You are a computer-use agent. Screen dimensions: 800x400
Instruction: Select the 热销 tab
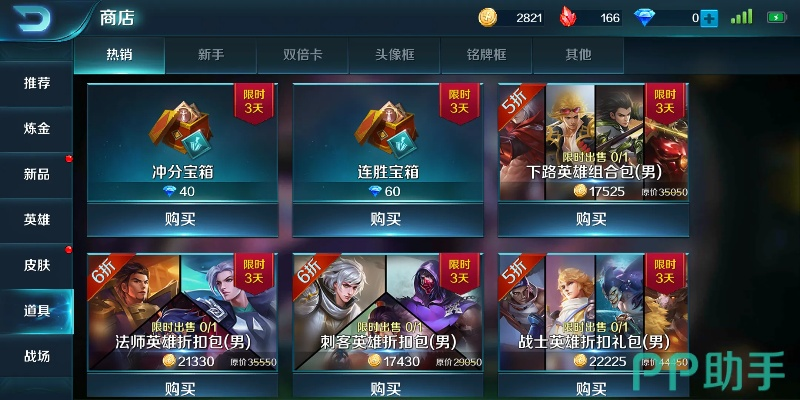[x=119, y=55]
